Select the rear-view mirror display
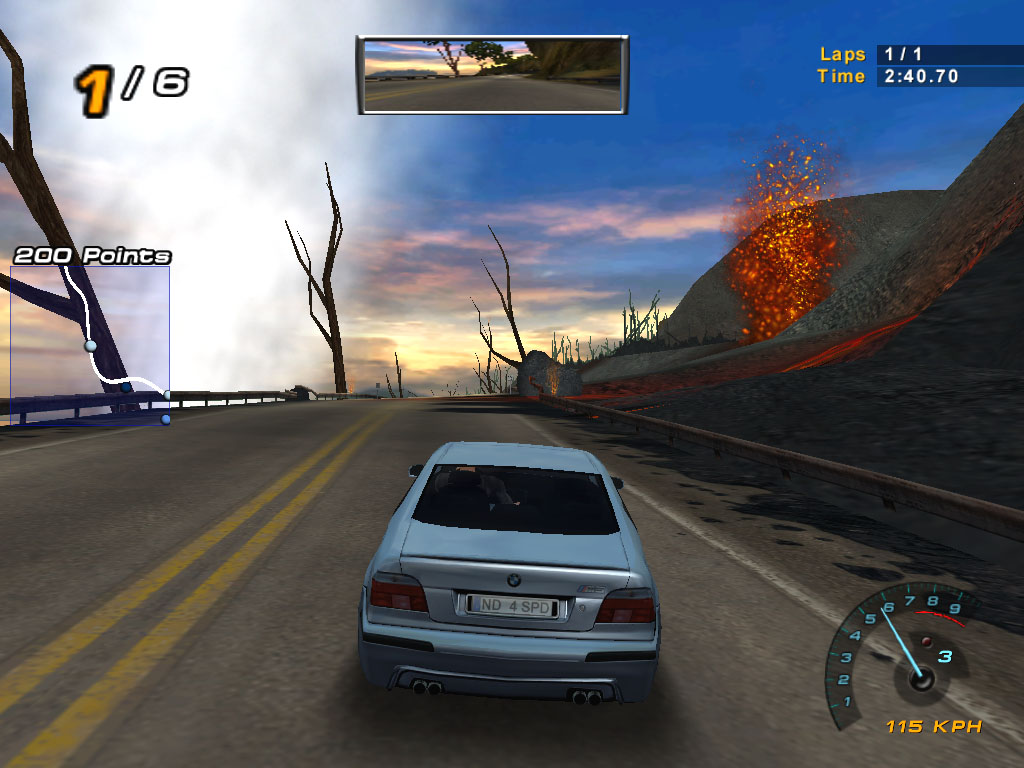 click(492, 75)
